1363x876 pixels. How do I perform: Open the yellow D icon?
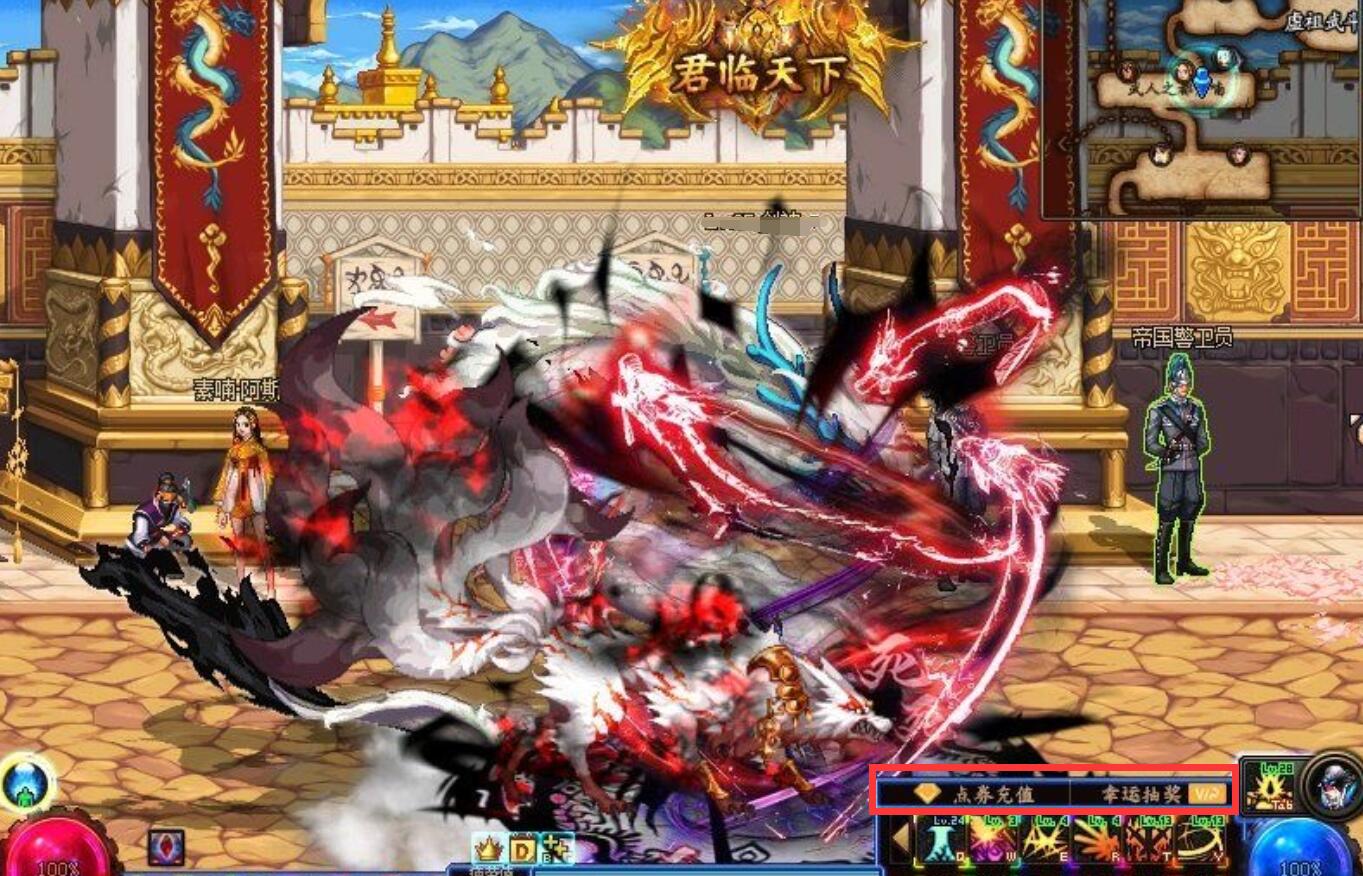[523, 848]
